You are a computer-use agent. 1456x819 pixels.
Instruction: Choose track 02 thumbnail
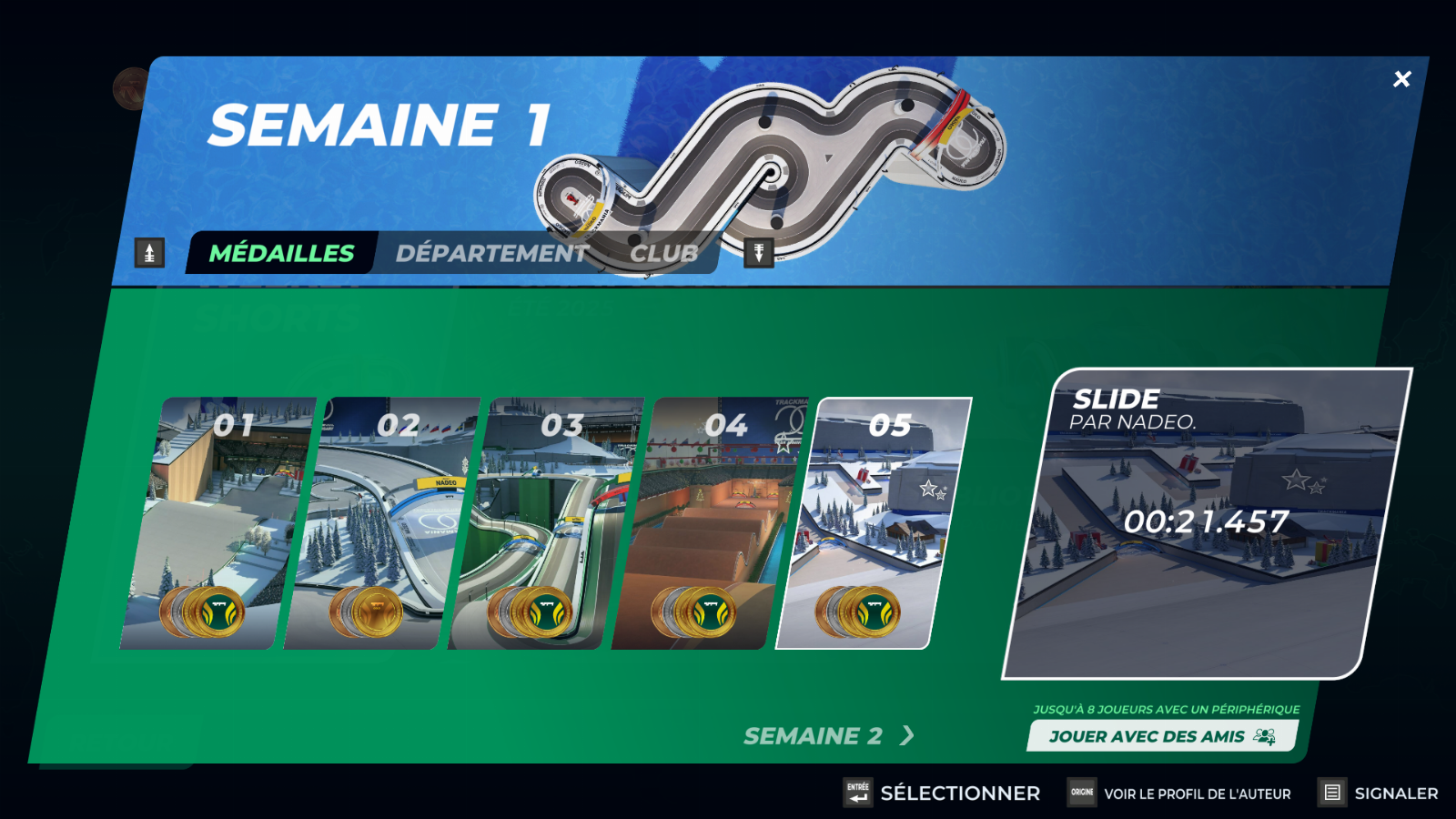[x=379, y=523]
